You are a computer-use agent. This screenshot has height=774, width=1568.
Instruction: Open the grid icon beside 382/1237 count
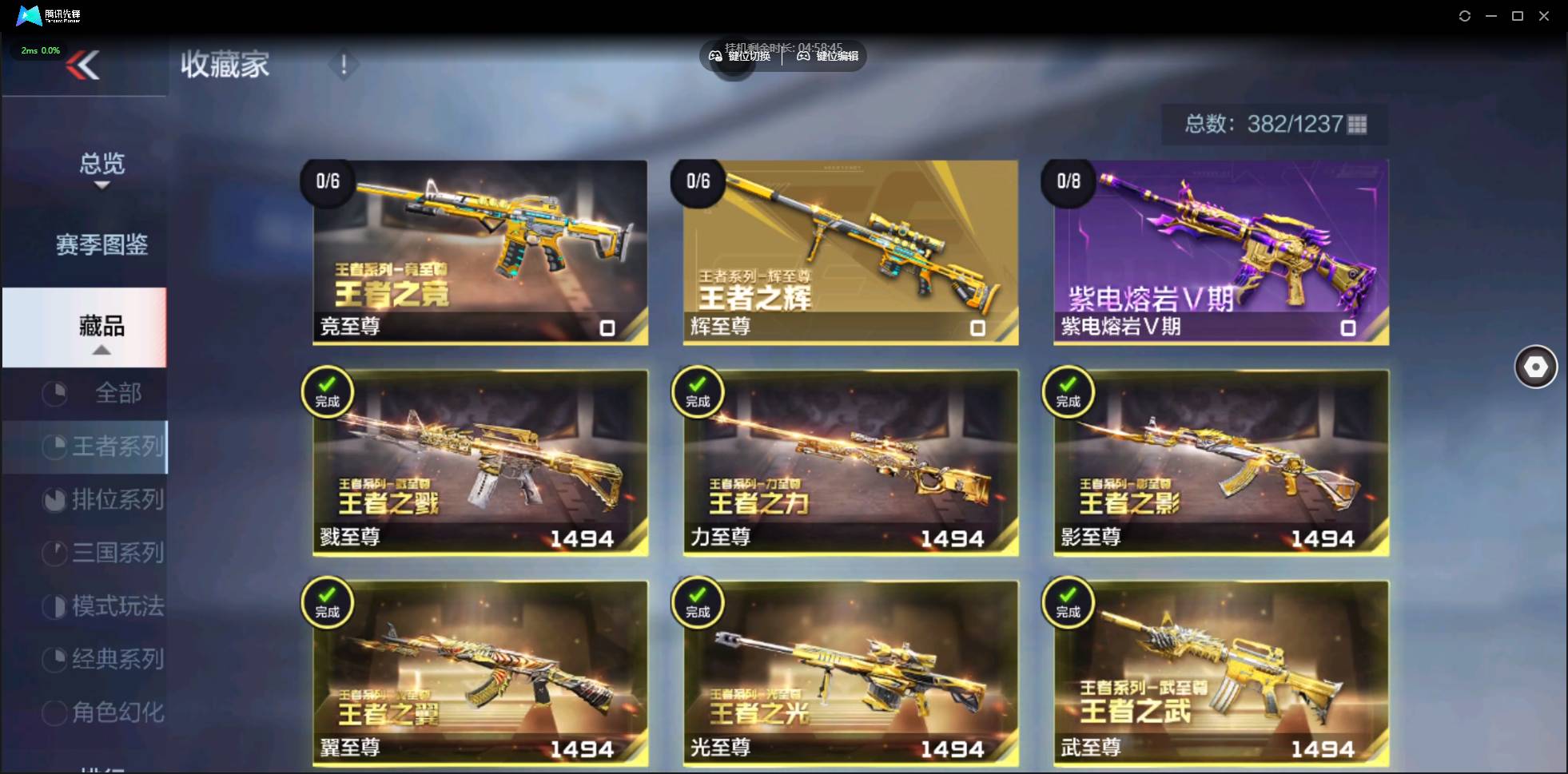(x=1356, y=125)
